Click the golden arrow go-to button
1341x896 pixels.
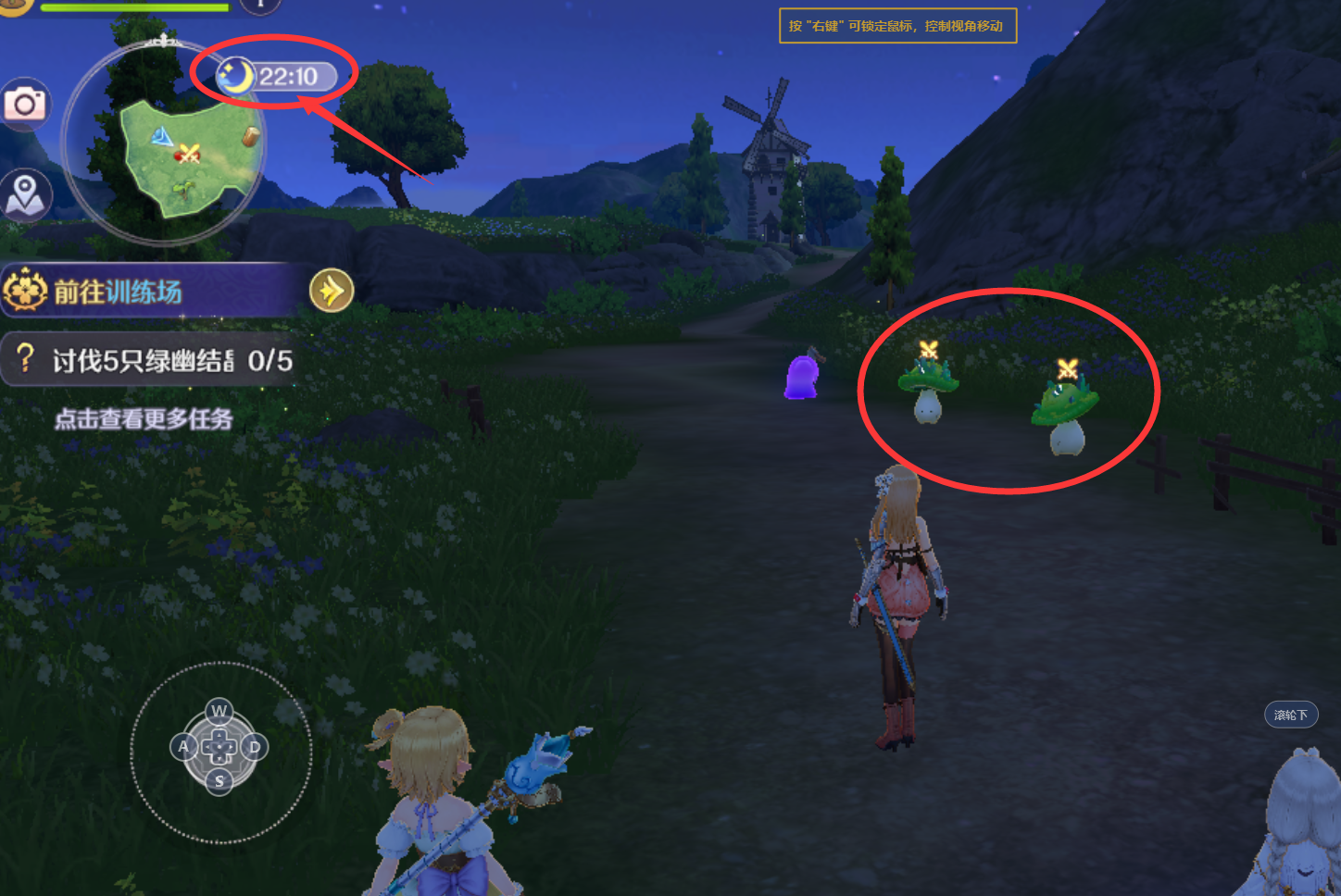(331, 292)
